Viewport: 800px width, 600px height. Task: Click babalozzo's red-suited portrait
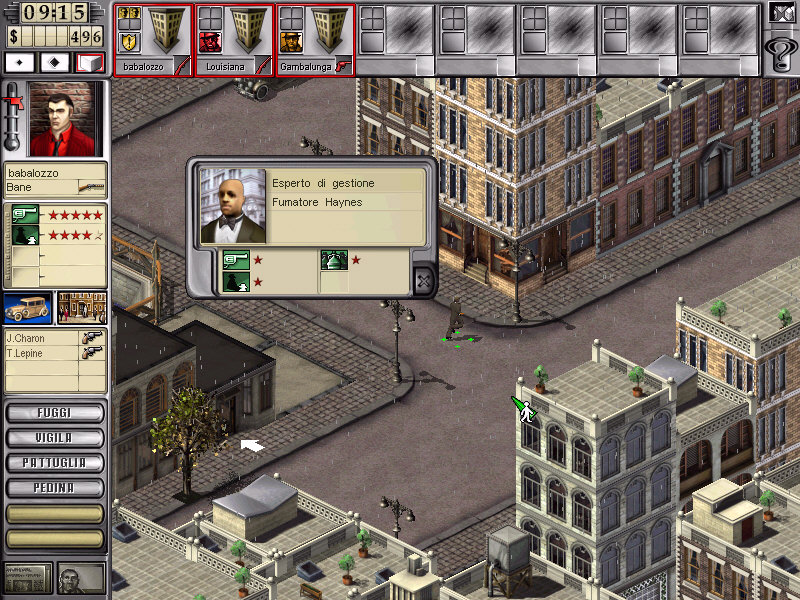(x=68, y=119)
